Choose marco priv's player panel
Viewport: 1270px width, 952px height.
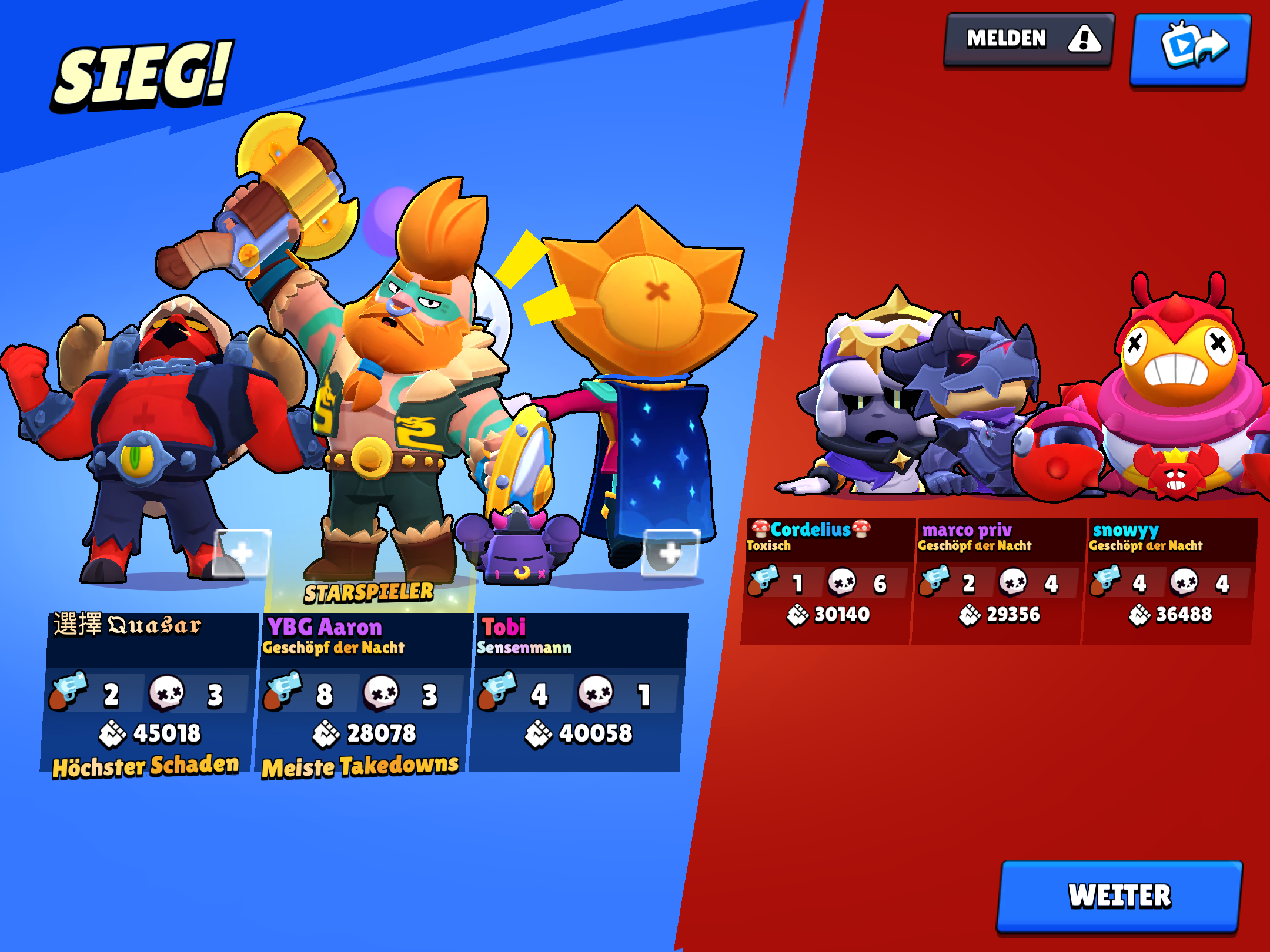(998, 581)
